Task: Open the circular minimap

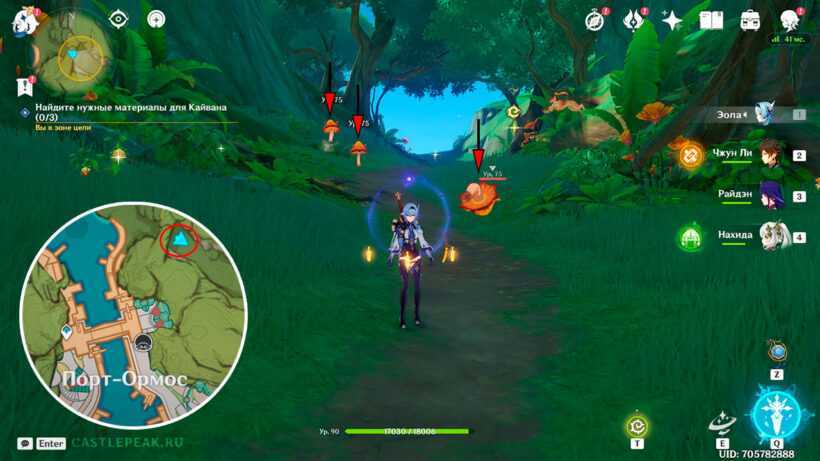Action: tap(81, 57)
